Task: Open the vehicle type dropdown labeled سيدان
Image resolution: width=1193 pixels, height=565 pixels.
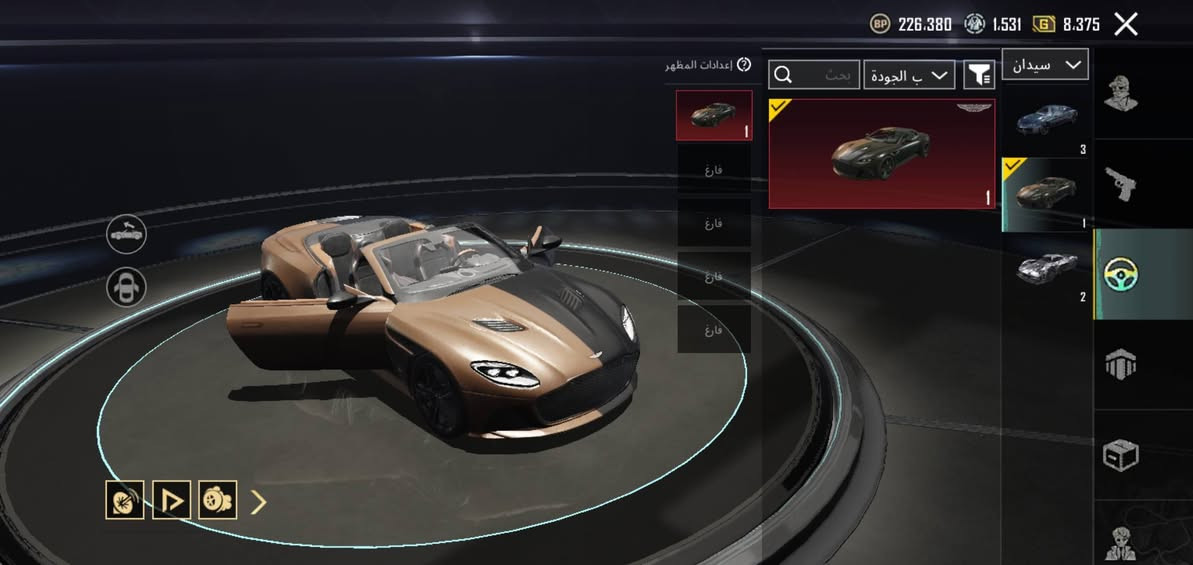Action: (x=1045, y=65)
